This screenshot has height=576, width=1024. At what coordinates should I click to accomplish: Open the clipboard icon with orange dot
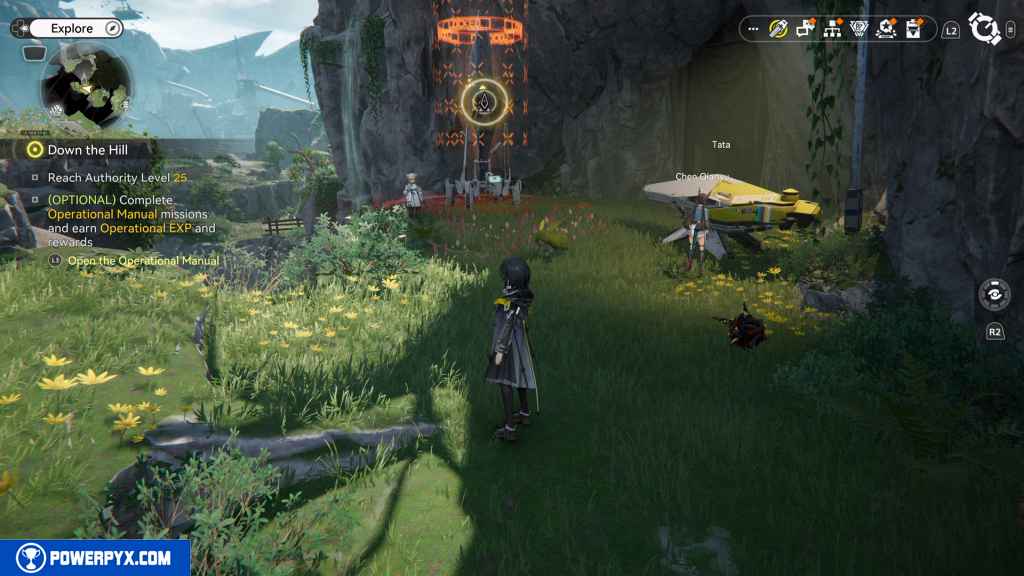(912, 29)
